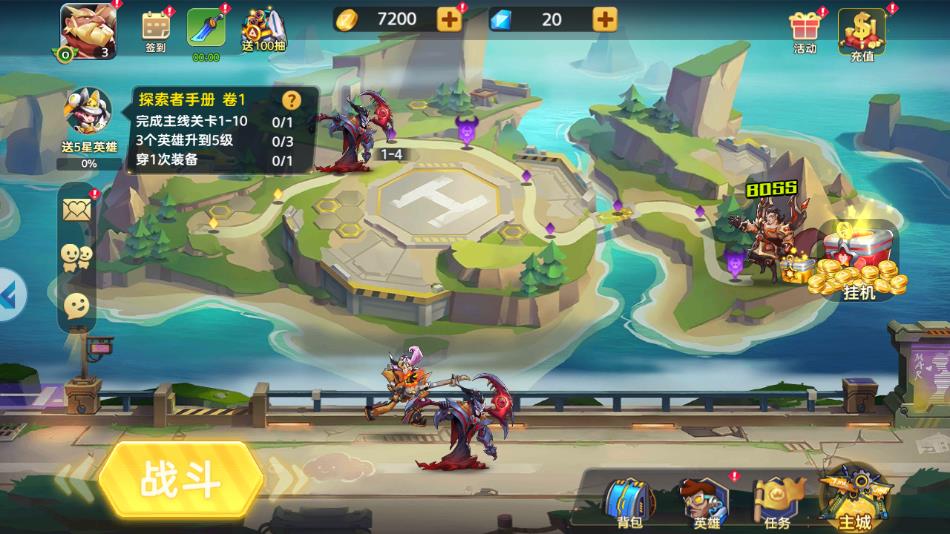Open the 背包 backpack menu

629,501
